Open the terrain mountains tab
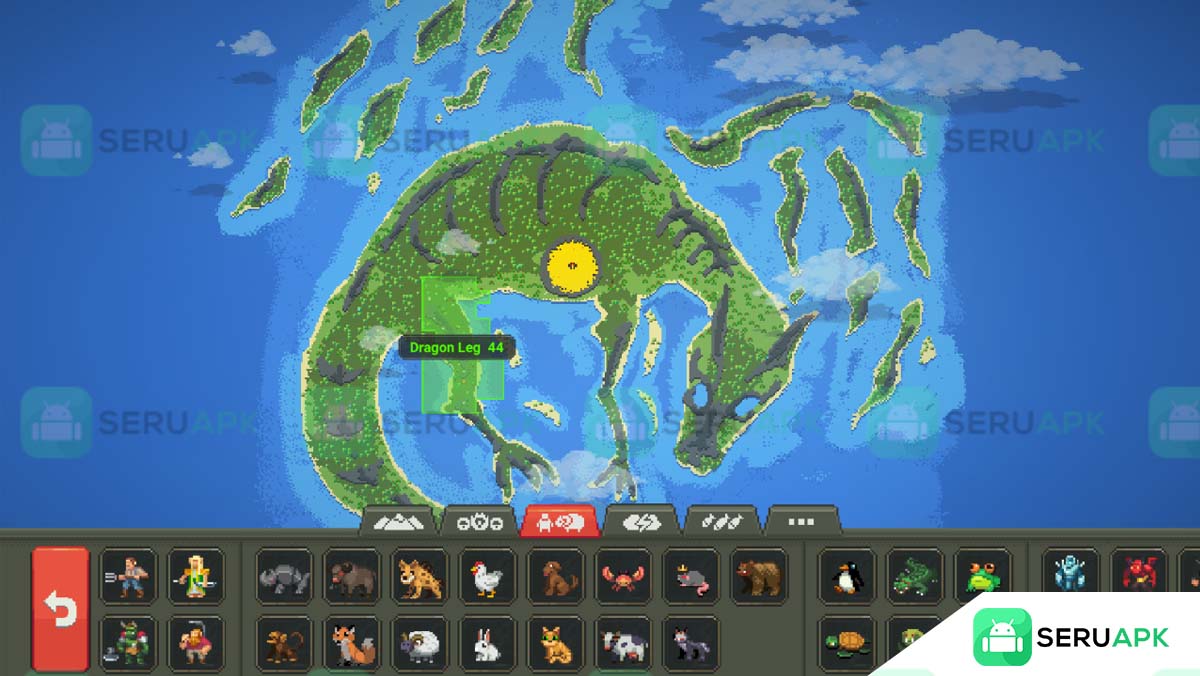 tap(399, 521)
